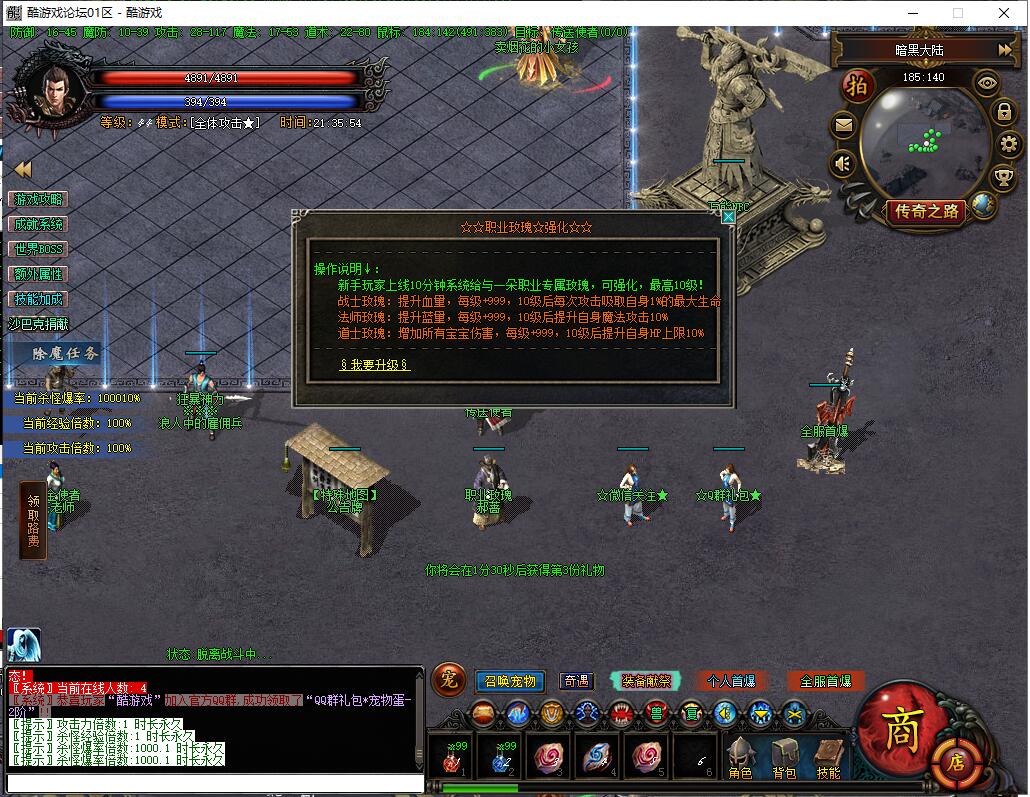Open the 游戏攻略 game guide
The height and width of the screenshot is (797, 1030).
38,200
